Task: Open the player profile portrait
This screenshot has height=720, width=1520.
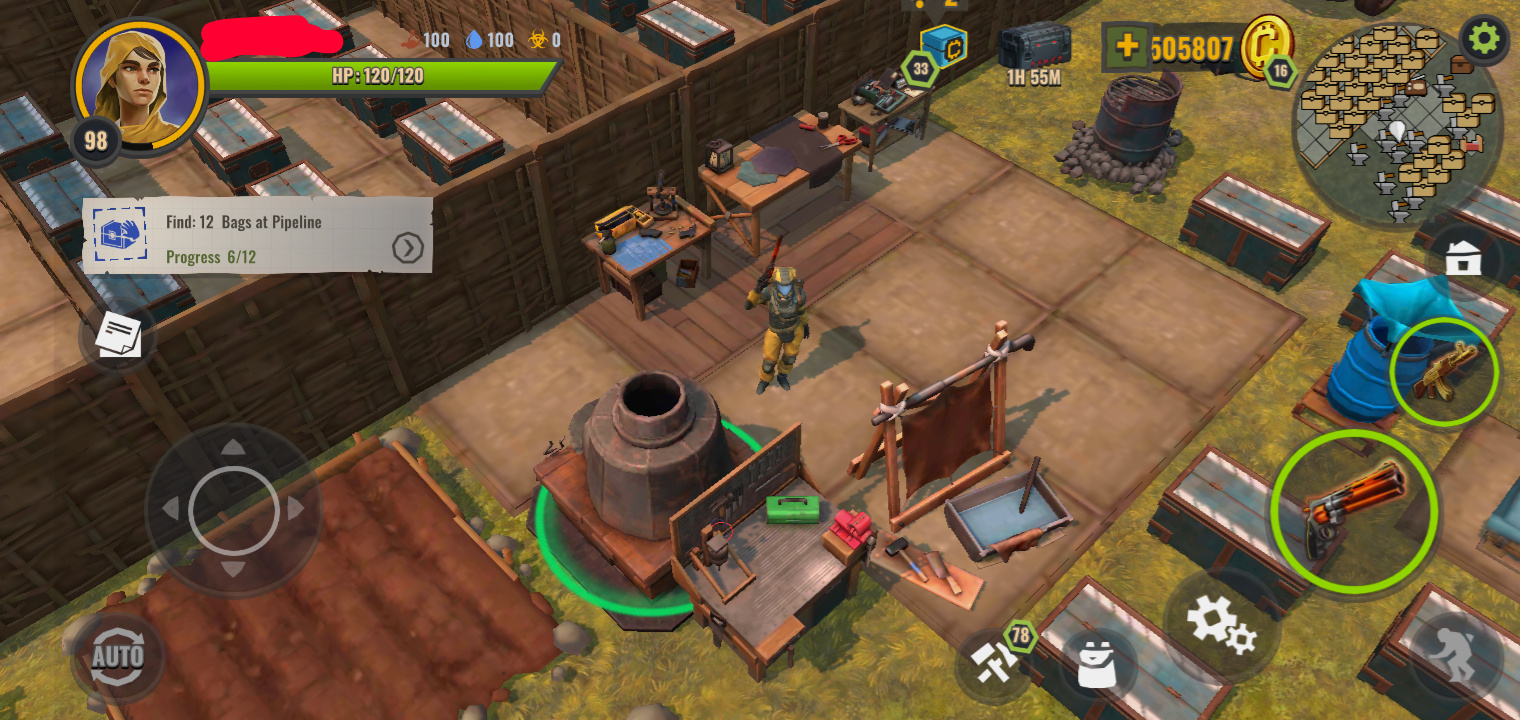Action: tap(138, 86)
